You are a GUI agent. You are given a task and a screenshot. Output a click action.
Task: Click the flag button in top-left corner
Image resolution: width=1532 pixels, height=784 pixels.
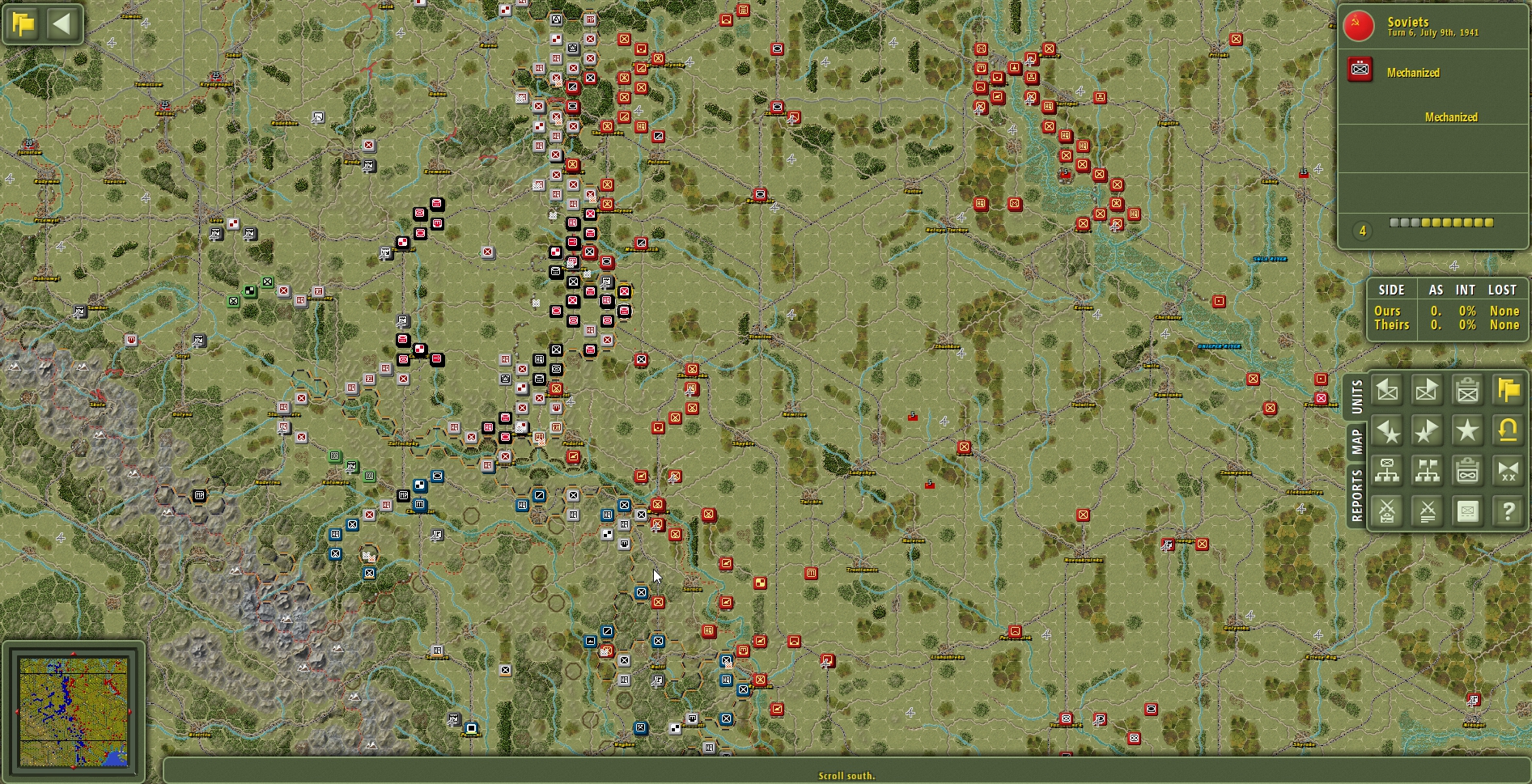click(23, 23)
